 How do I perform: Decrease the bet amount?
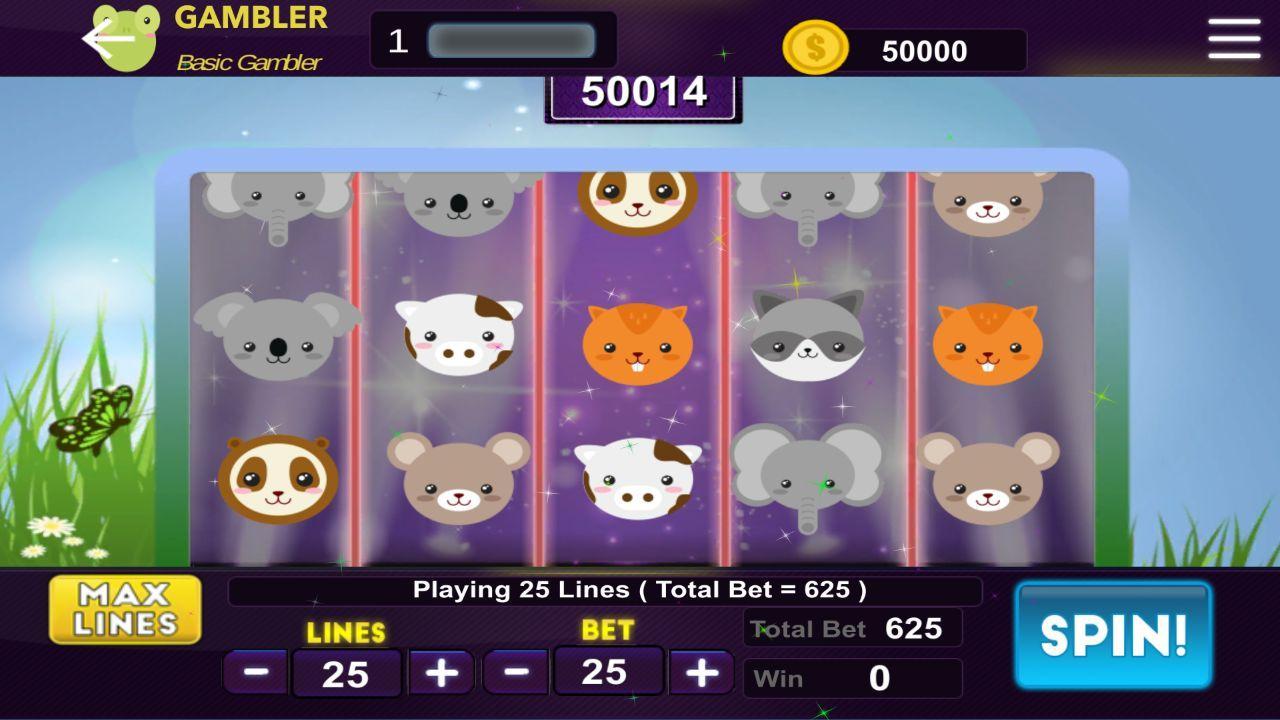click(x=515, y=671)
